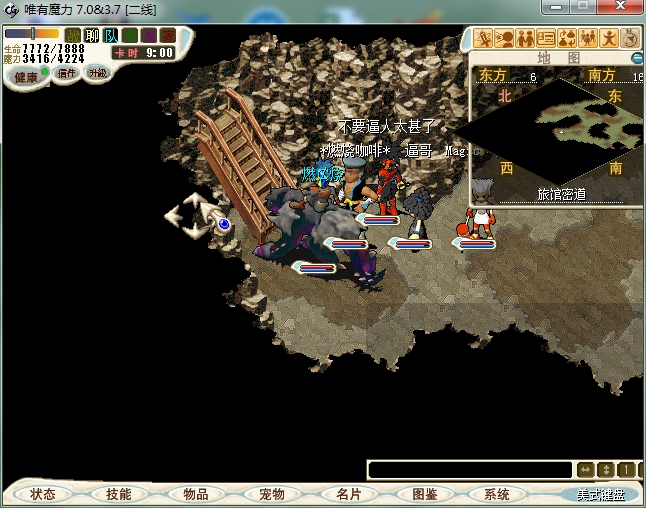Click the 旅馆密道 minimap

(560, 130)
